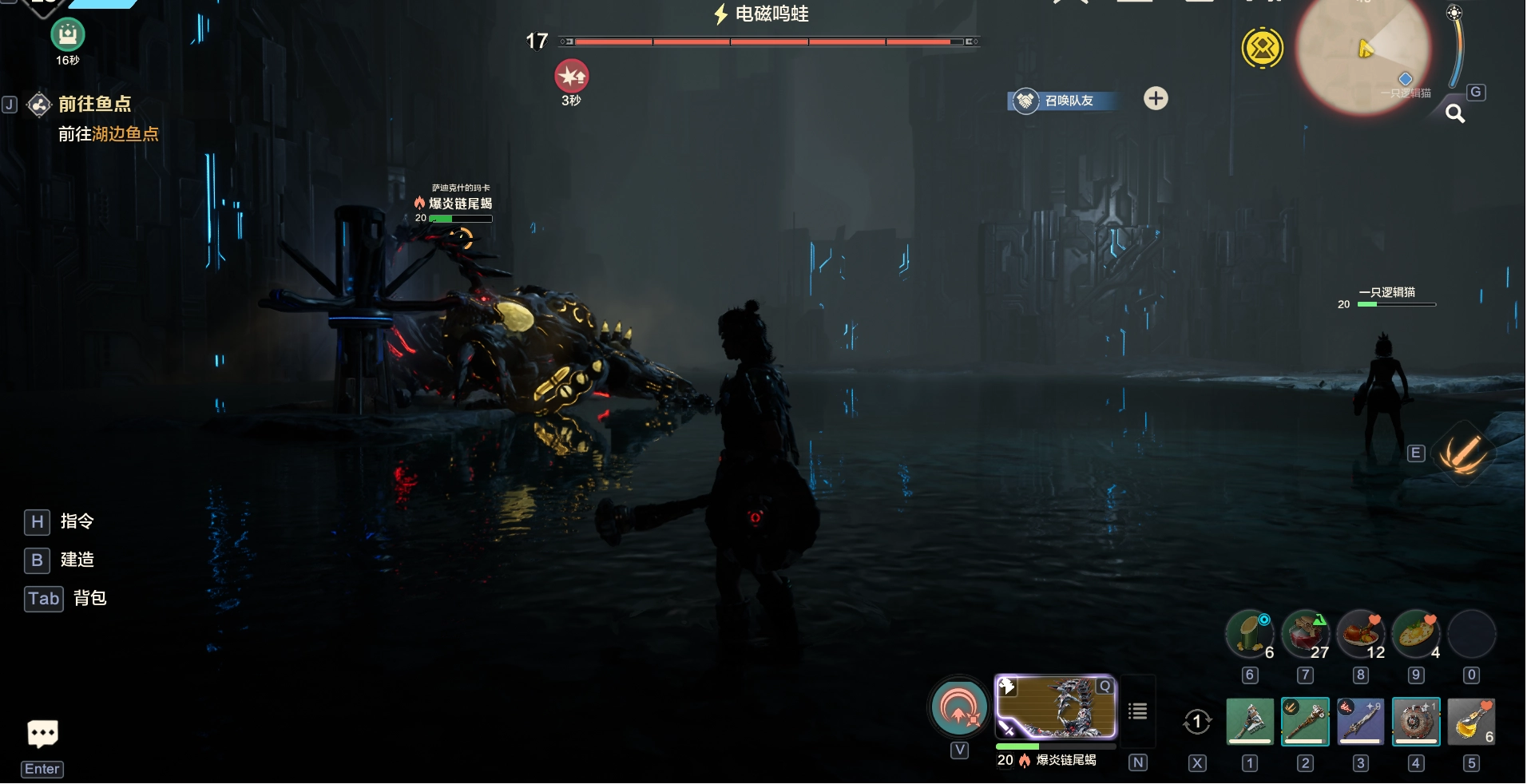
Task: Select the dark sword hotbar slot
Action: 1360,722
